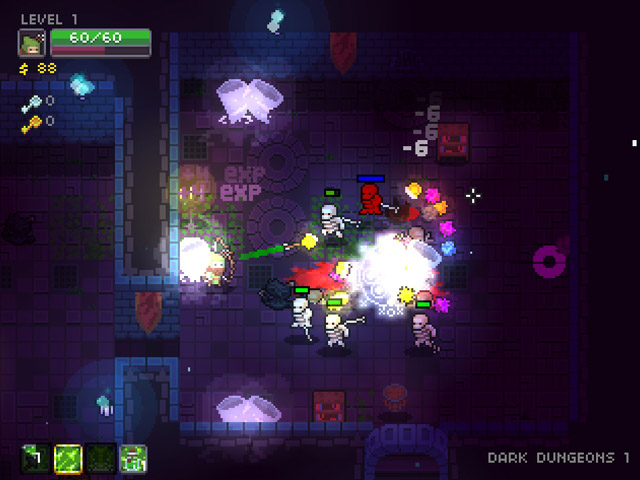The height and width of the screenshot is (480, 640).
Task: Choose the dimmed dark green ability slot
Action: (x=100, y=458)
